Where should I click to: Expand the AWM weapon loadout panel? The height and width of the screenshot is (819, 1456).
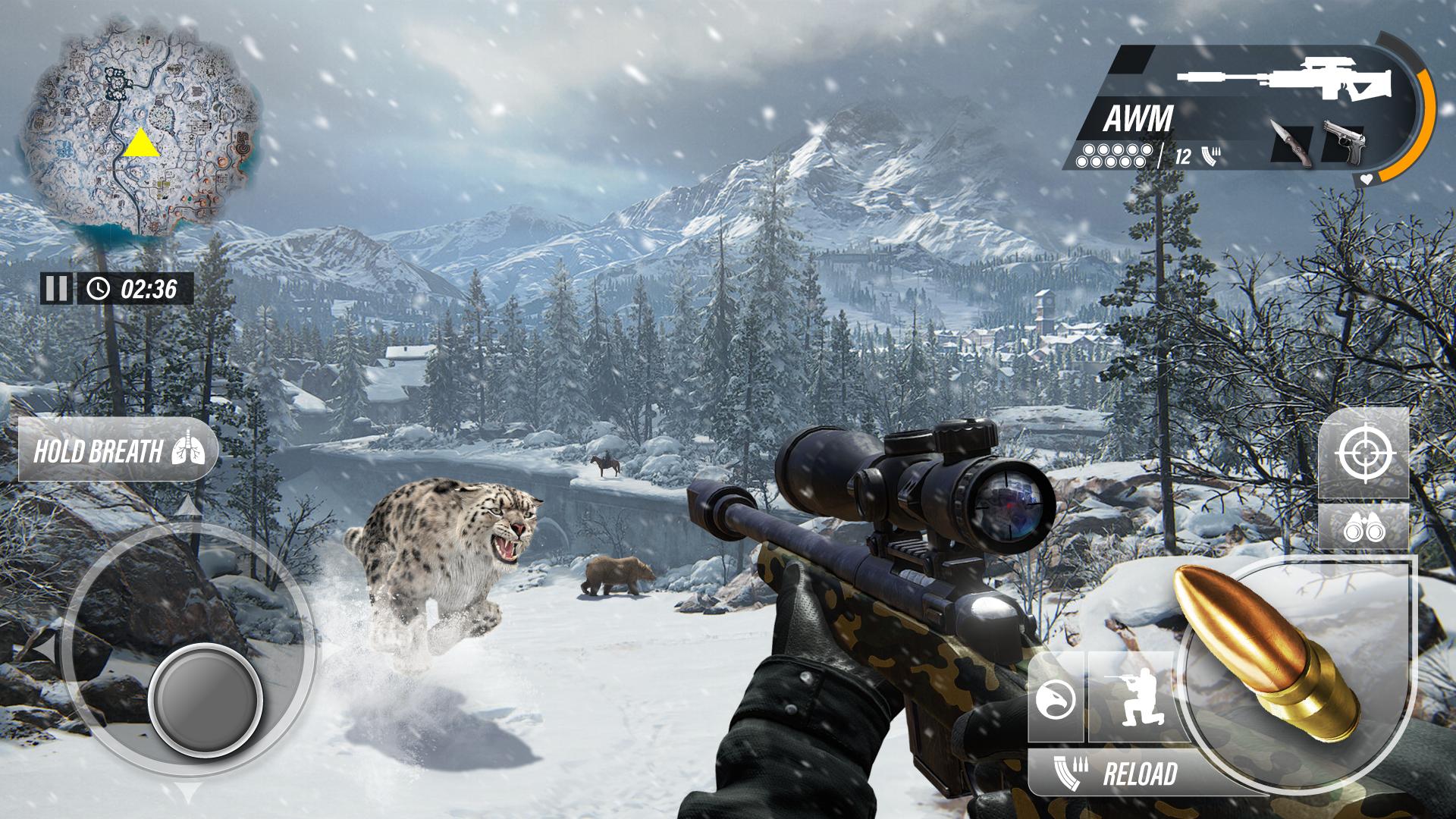[x=1137, y=118]
